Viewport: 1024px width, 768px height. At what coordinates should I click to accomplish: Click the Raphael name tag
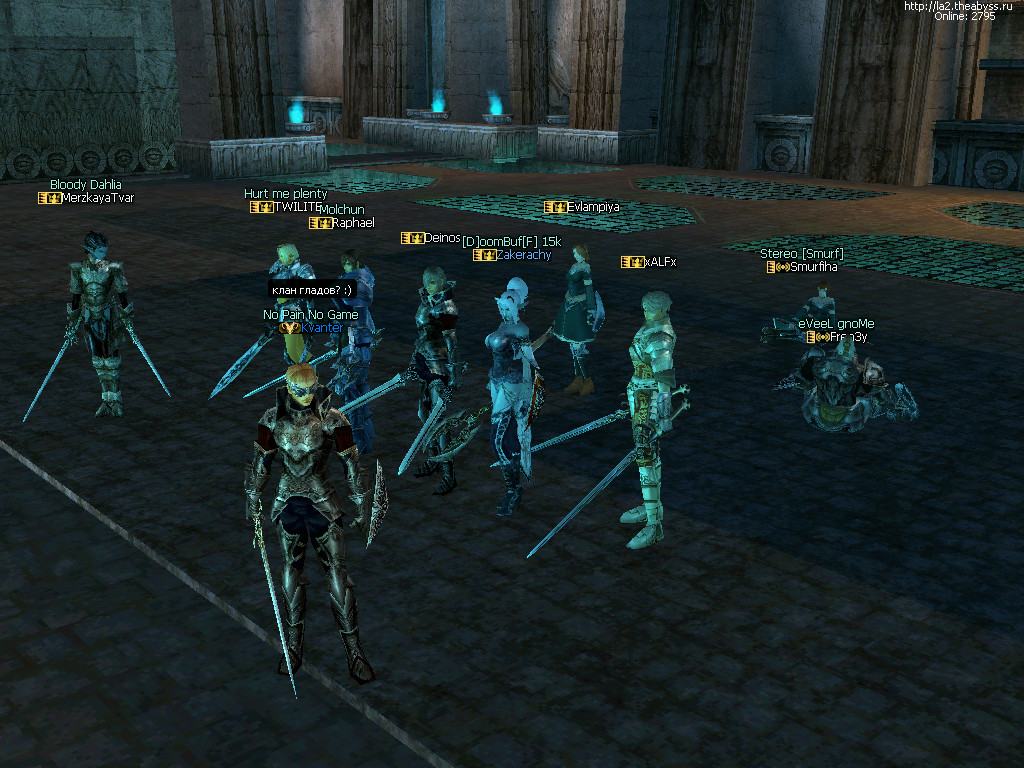point(353,223)
